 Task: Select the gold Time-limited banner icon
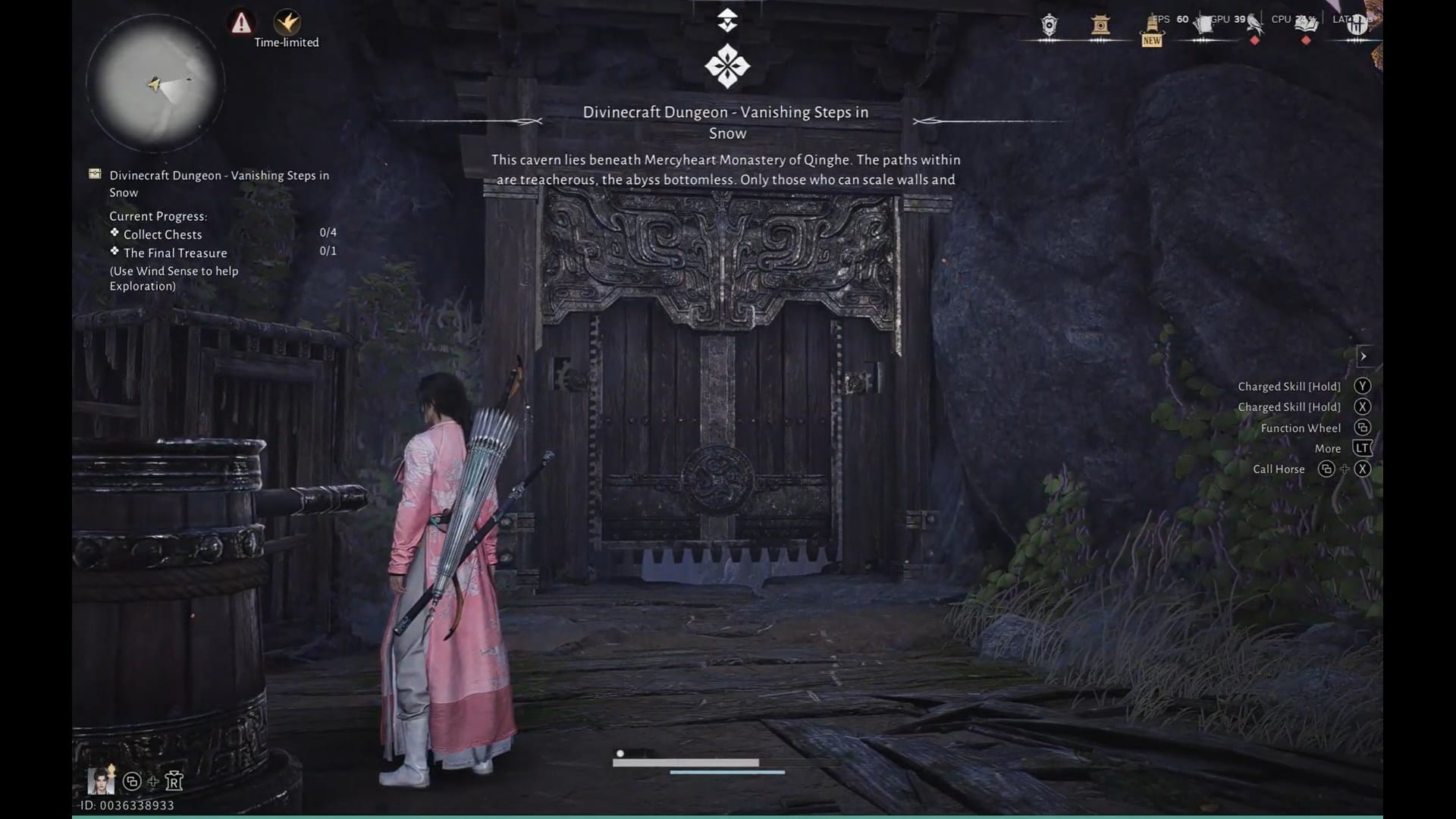[x=287, y=21]
